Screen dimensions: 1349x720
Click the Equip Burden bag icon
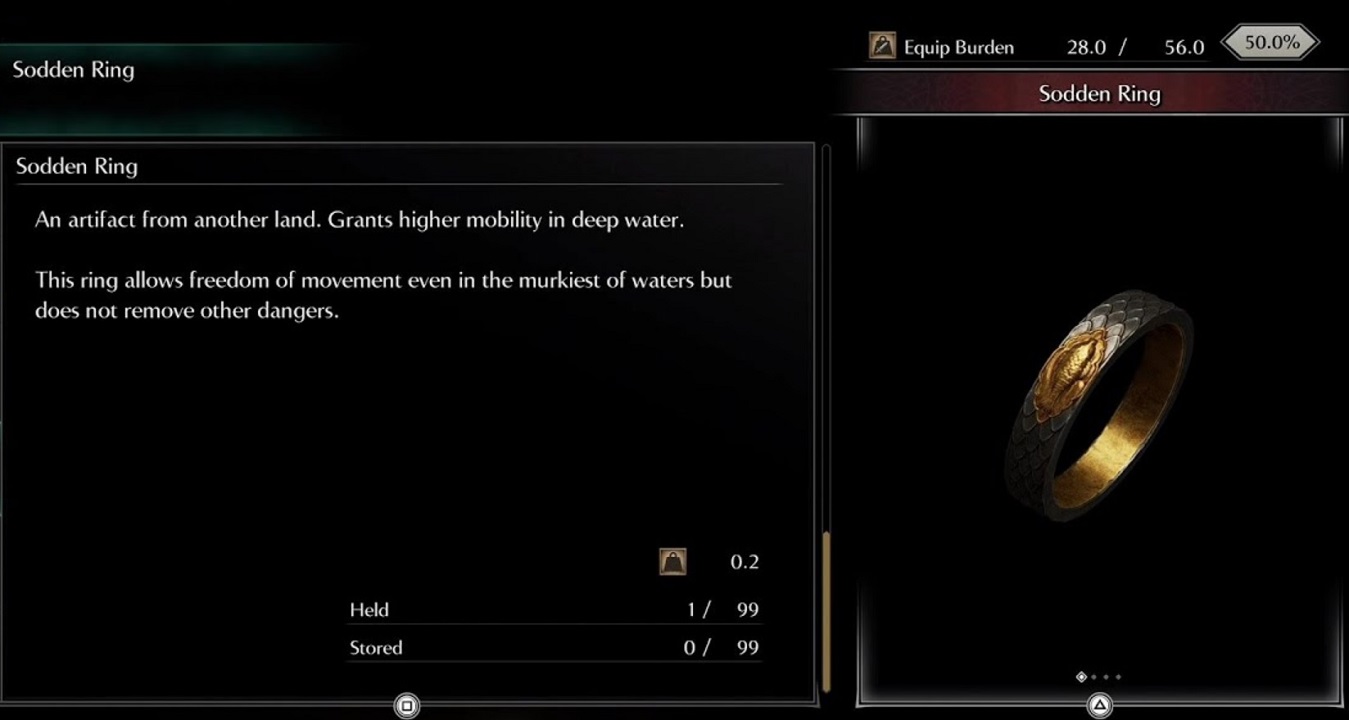[881, 46]
